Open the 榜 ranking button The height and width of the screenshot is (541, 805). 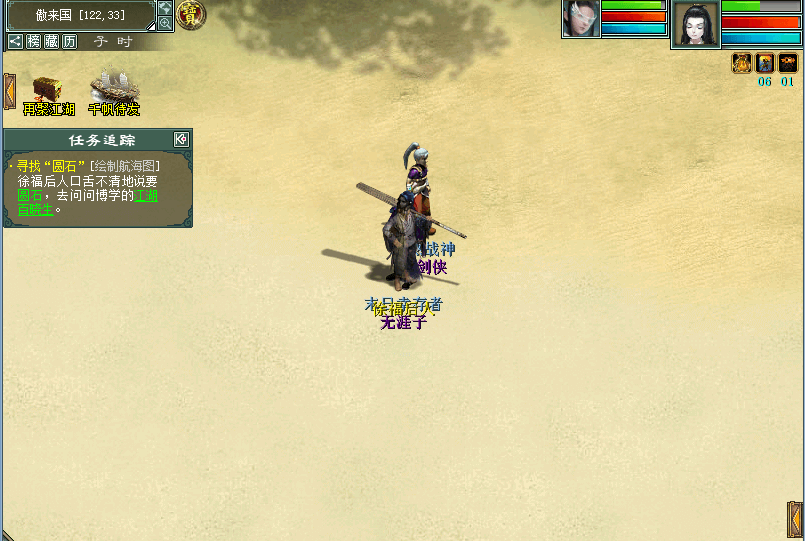click(x=34, y=41)
